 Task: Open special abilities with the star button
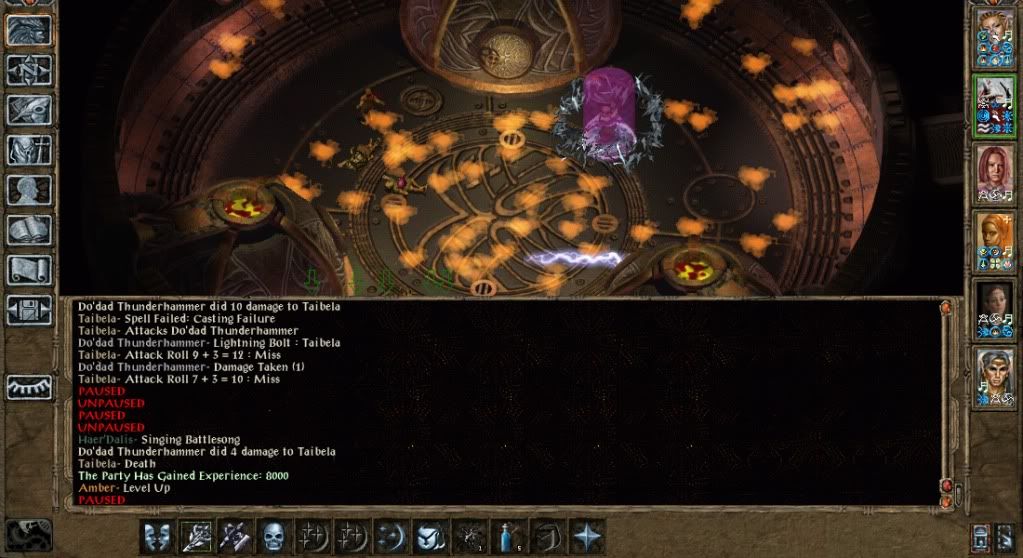point(587,535)
